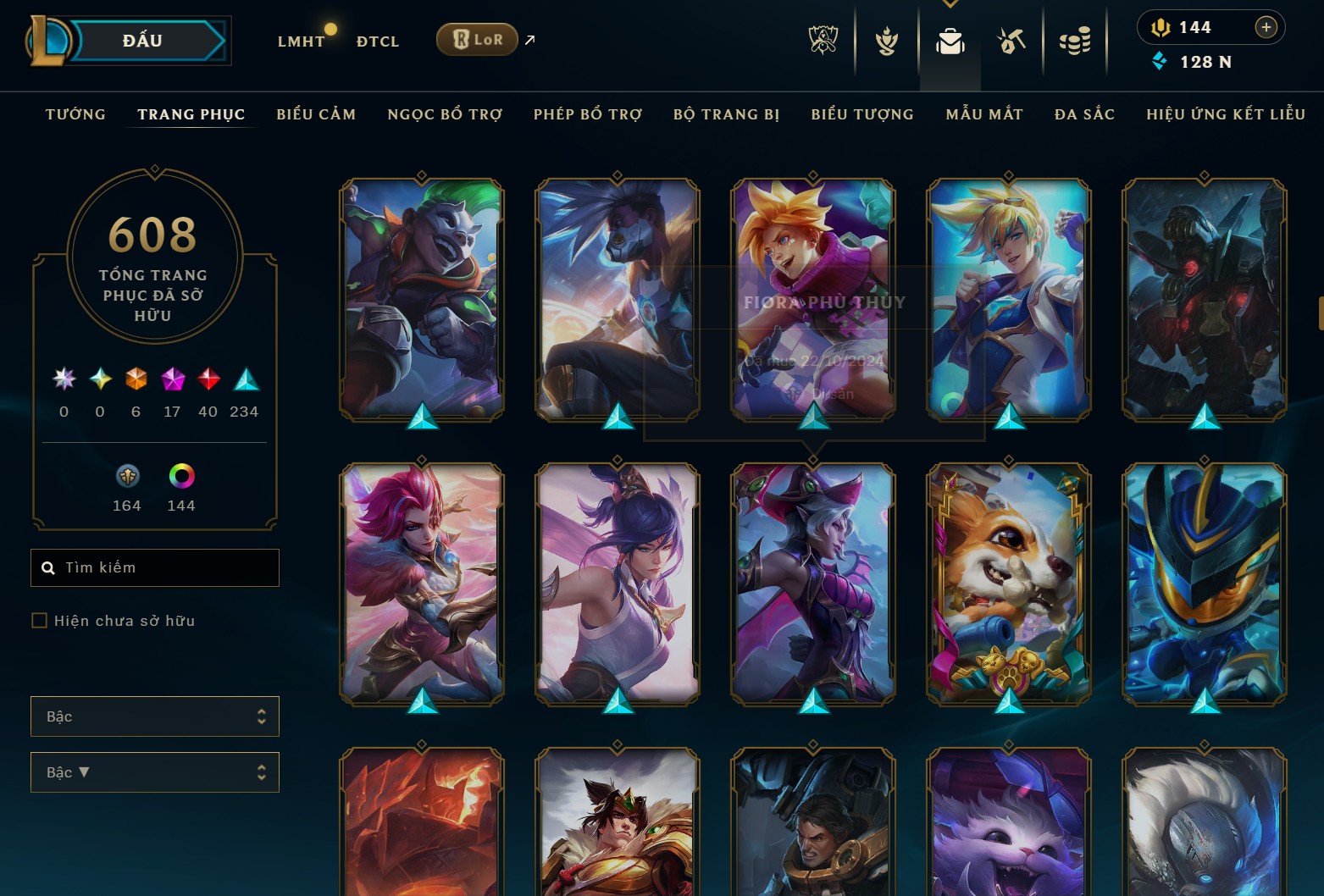Viewport: 1324px width, 896px height.
Task: Open the Esports trophy section
Action: [822, 40]
